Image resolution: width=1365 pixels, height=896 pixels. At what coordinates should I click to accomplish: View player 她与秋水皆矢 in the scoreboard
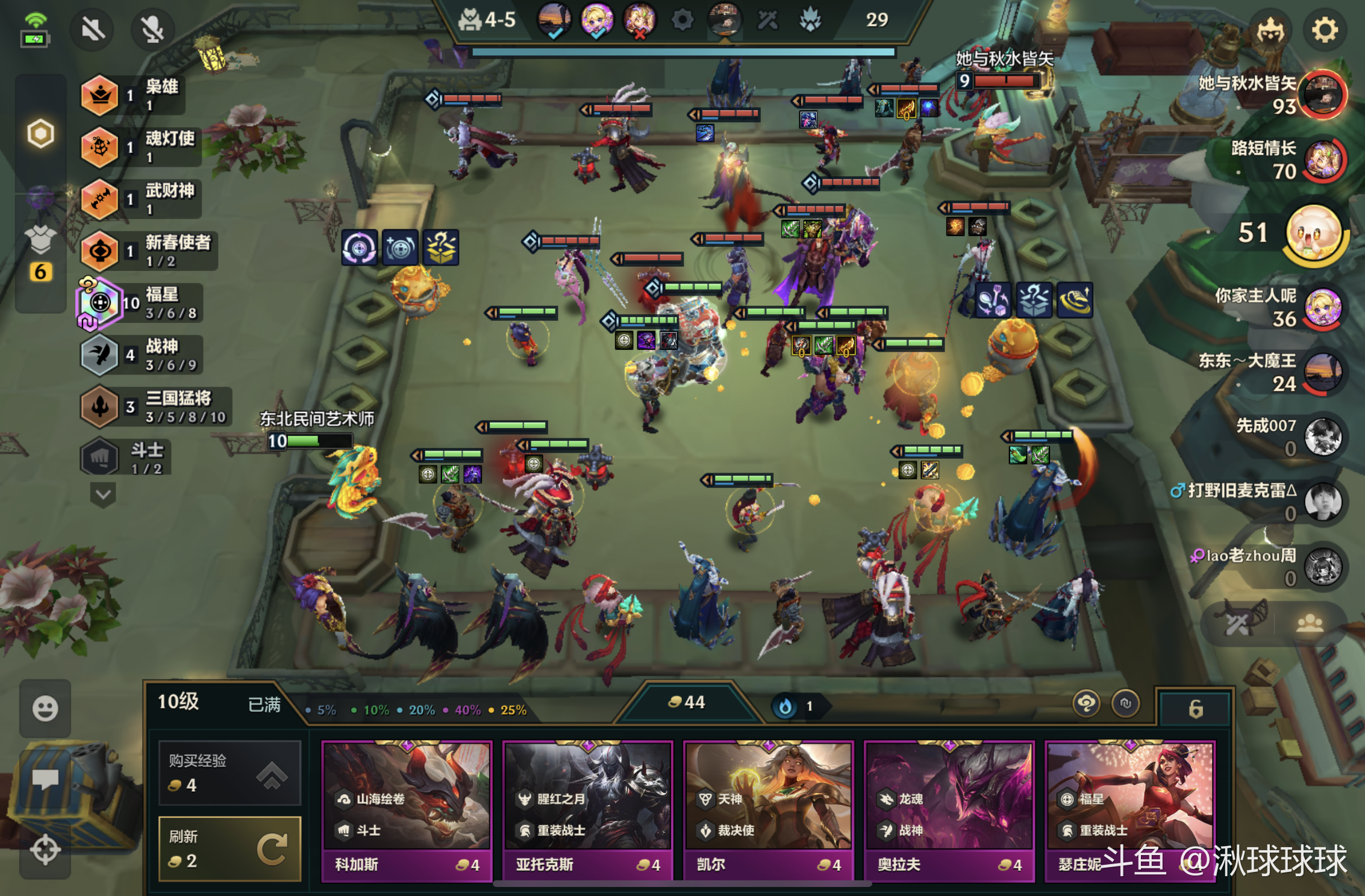coord(1322,95)
